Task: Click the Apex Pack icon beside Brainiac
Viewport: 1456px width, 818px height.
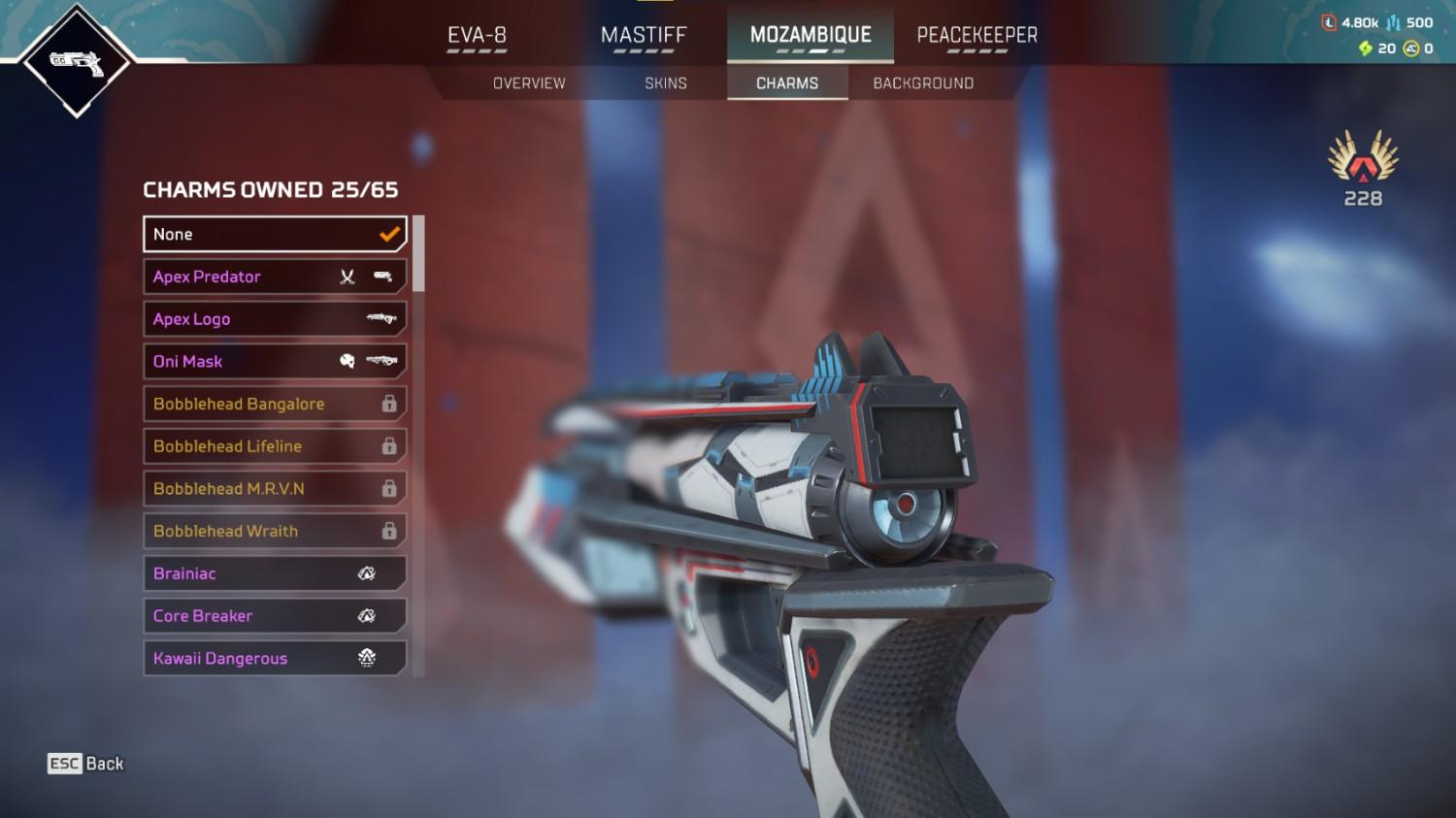Action: pyautogui.click(x=367, y=573)
